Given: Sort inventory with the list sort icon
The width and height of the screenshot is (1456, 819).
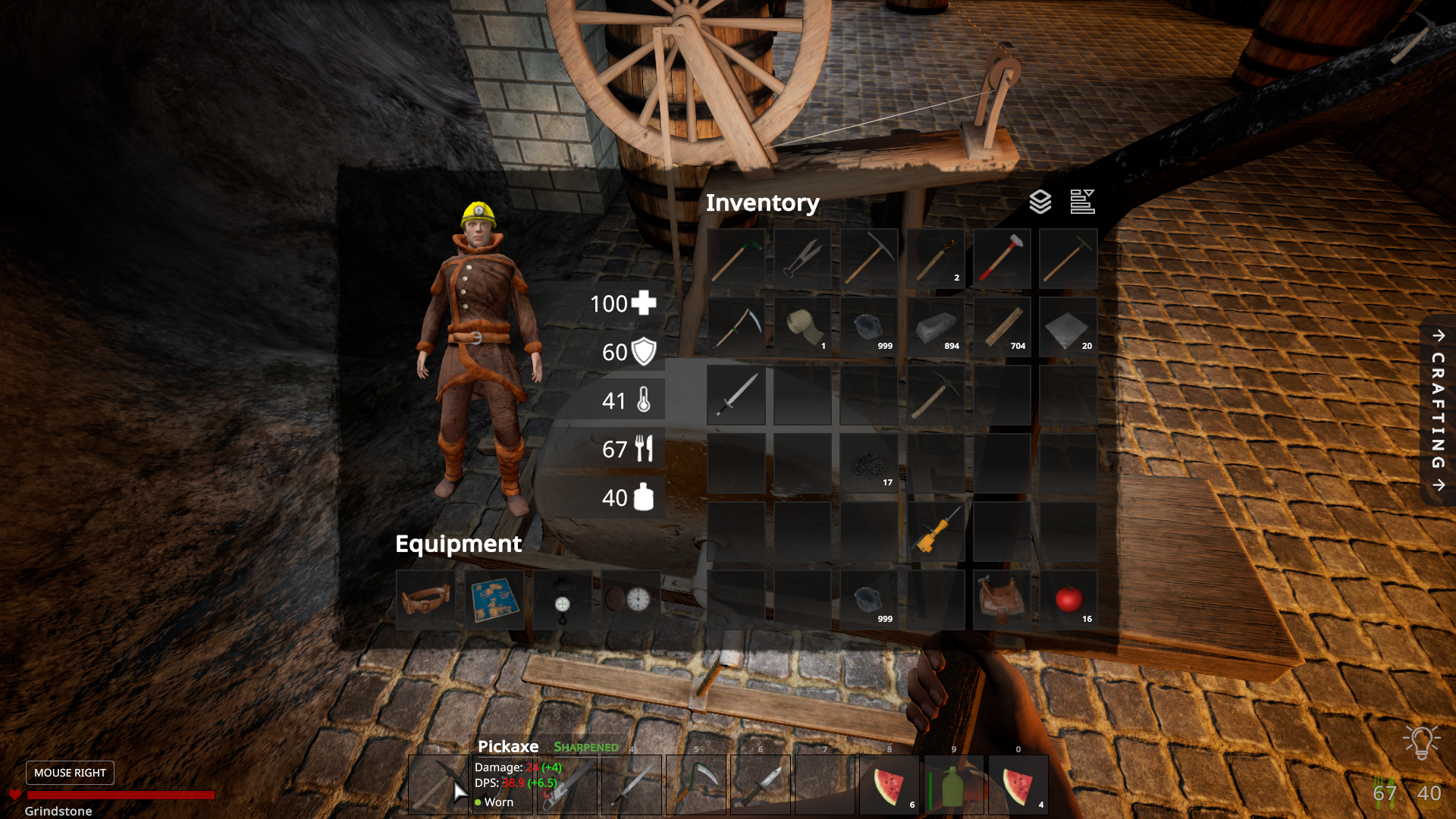Looking at the screenshot, I should [x=1082, y=202].
